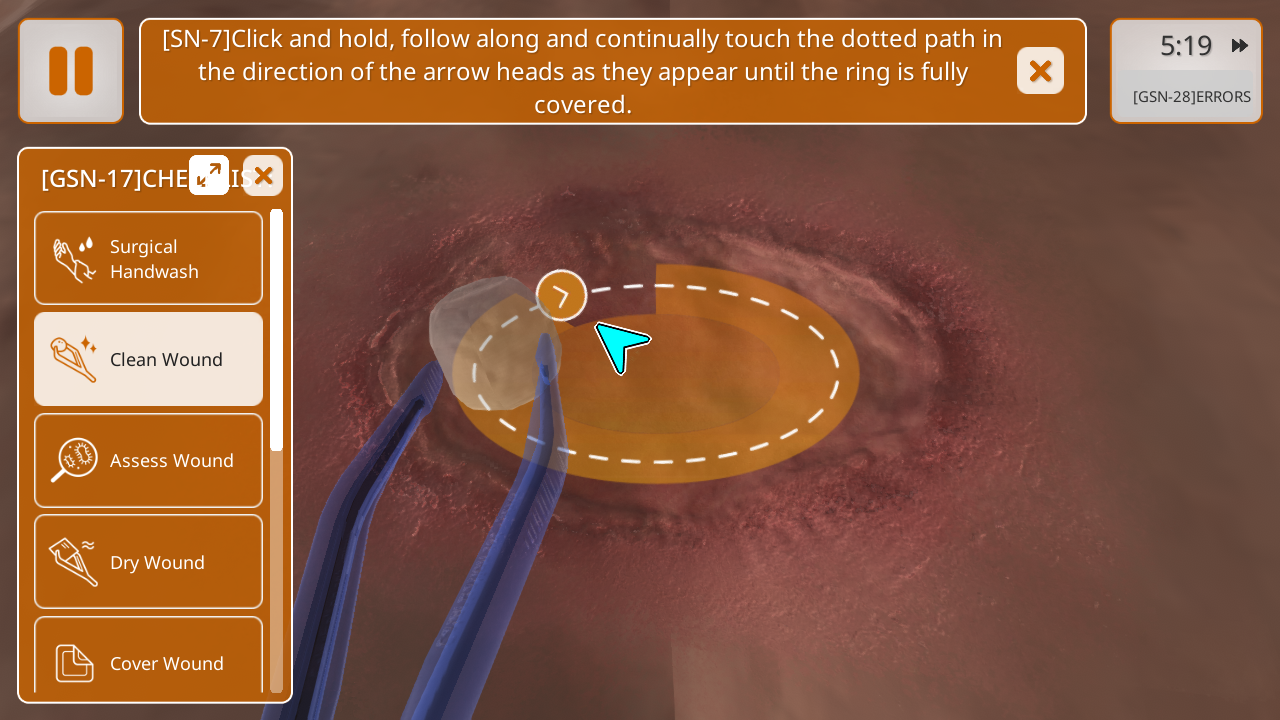This screenshot has height=720, width=1280.
Task: Click the checklist scrollbar
Action: click(276, 330)
